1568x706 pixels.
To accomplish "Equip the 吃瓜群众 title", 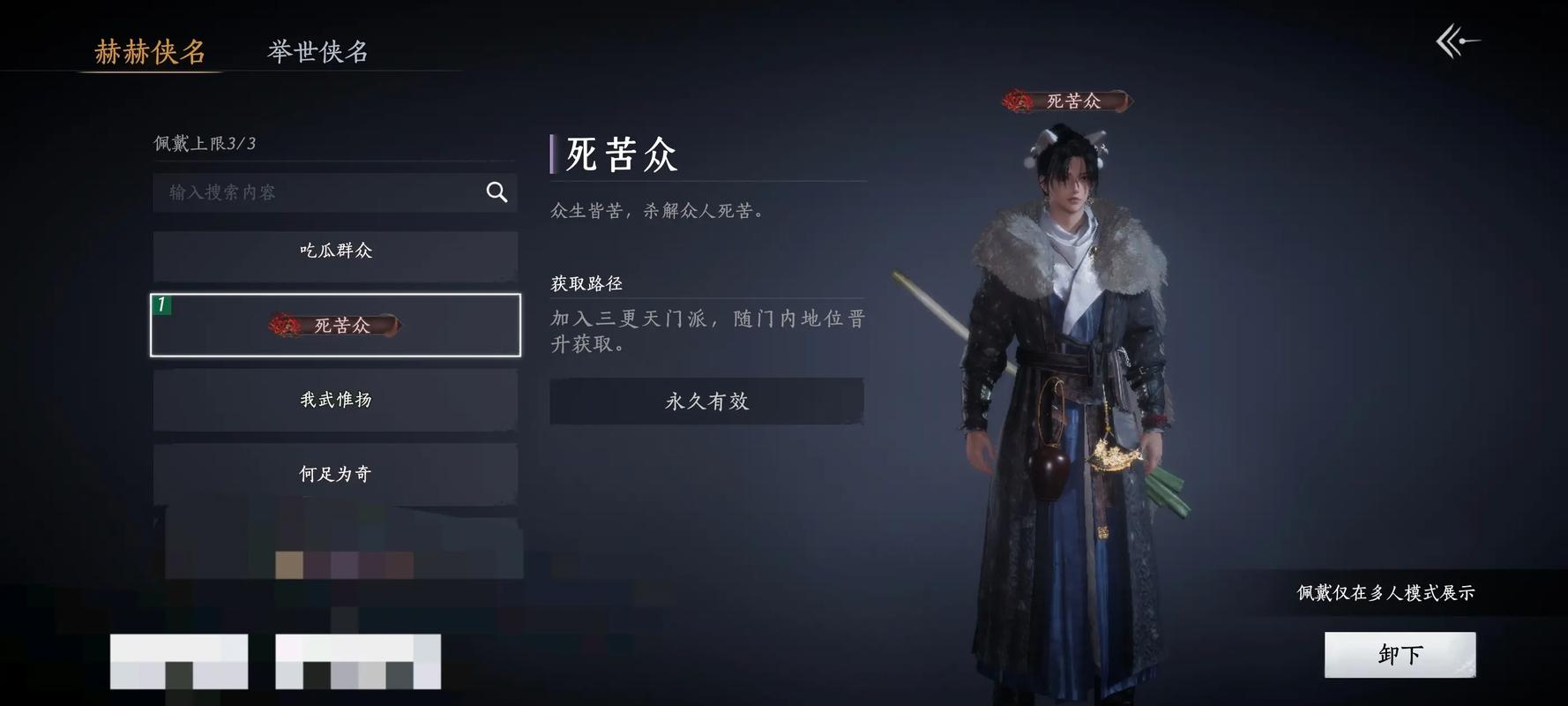I will [x=336, y=251].
